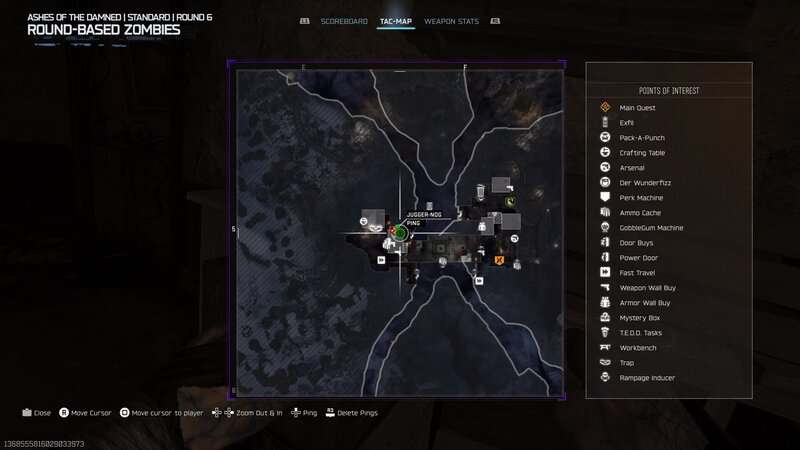Select the Tac-Map tab
The height and width of the screenshot is (450, 800).
396,21
